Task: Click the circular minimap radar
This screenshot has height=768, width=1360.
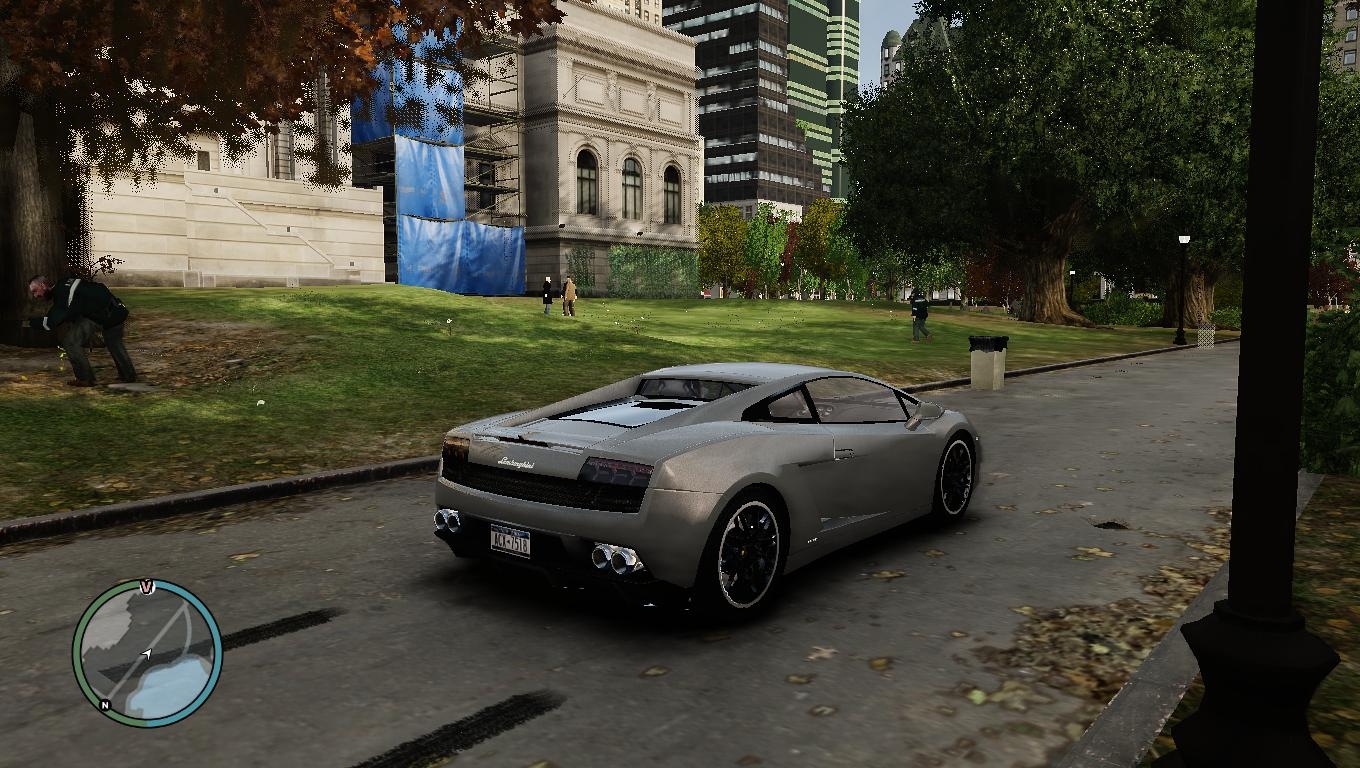Action: 147,652
